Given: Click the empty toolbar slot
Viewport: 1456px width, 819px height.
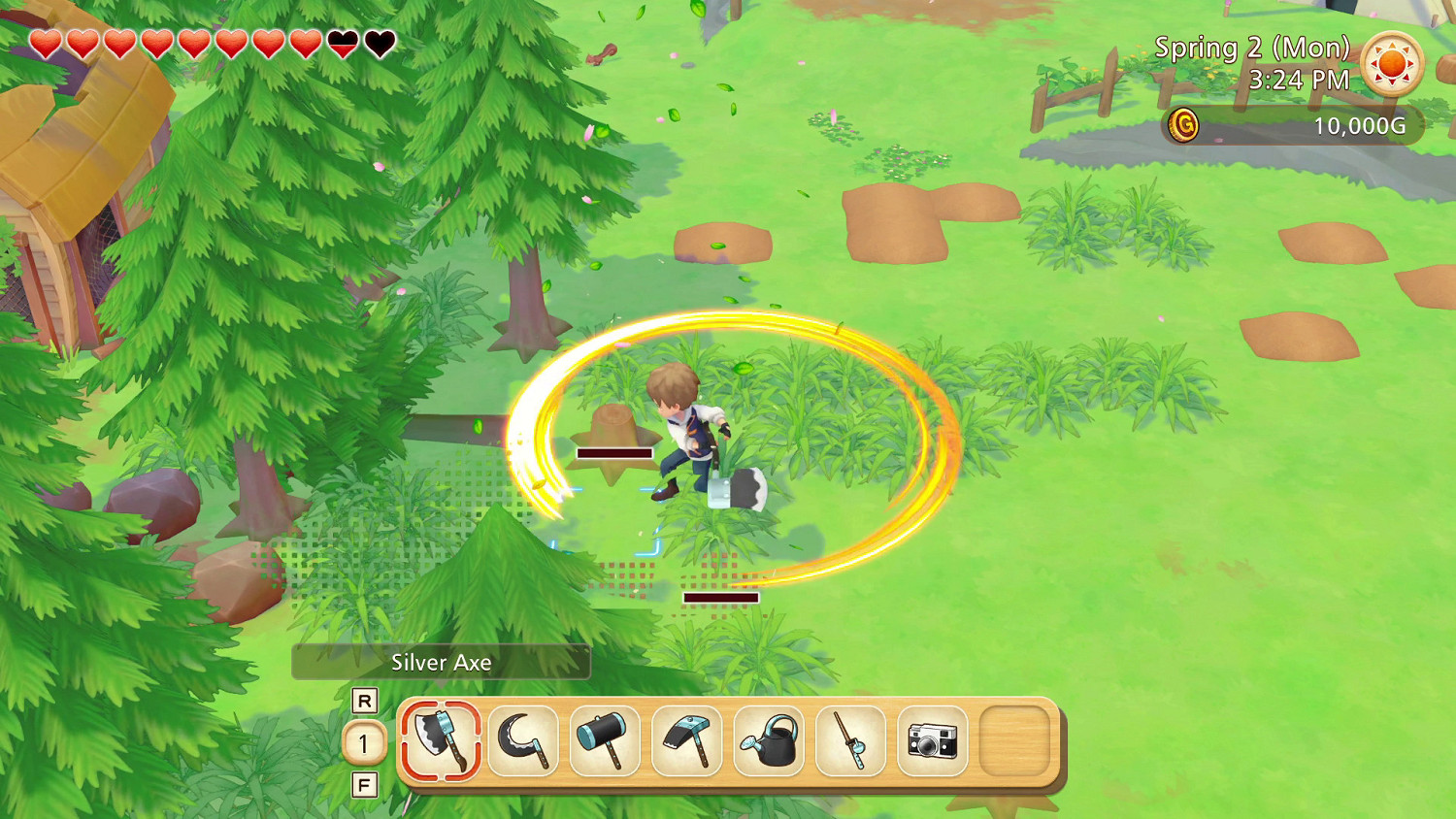Looking at the screenshot, I should click(x=1014, y=739).
